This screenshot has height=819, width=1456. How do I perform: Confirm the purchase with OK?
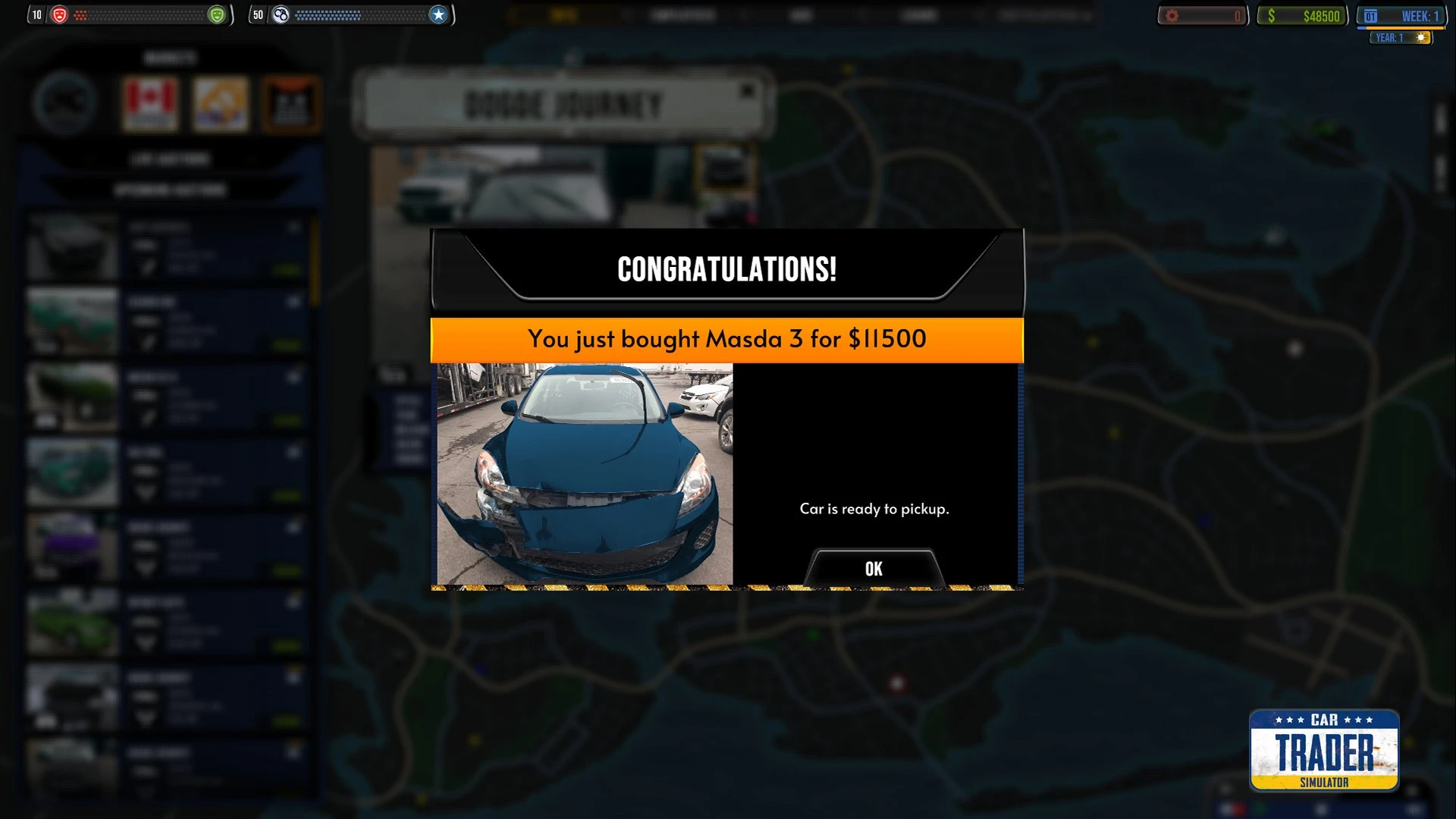(874, 569)
